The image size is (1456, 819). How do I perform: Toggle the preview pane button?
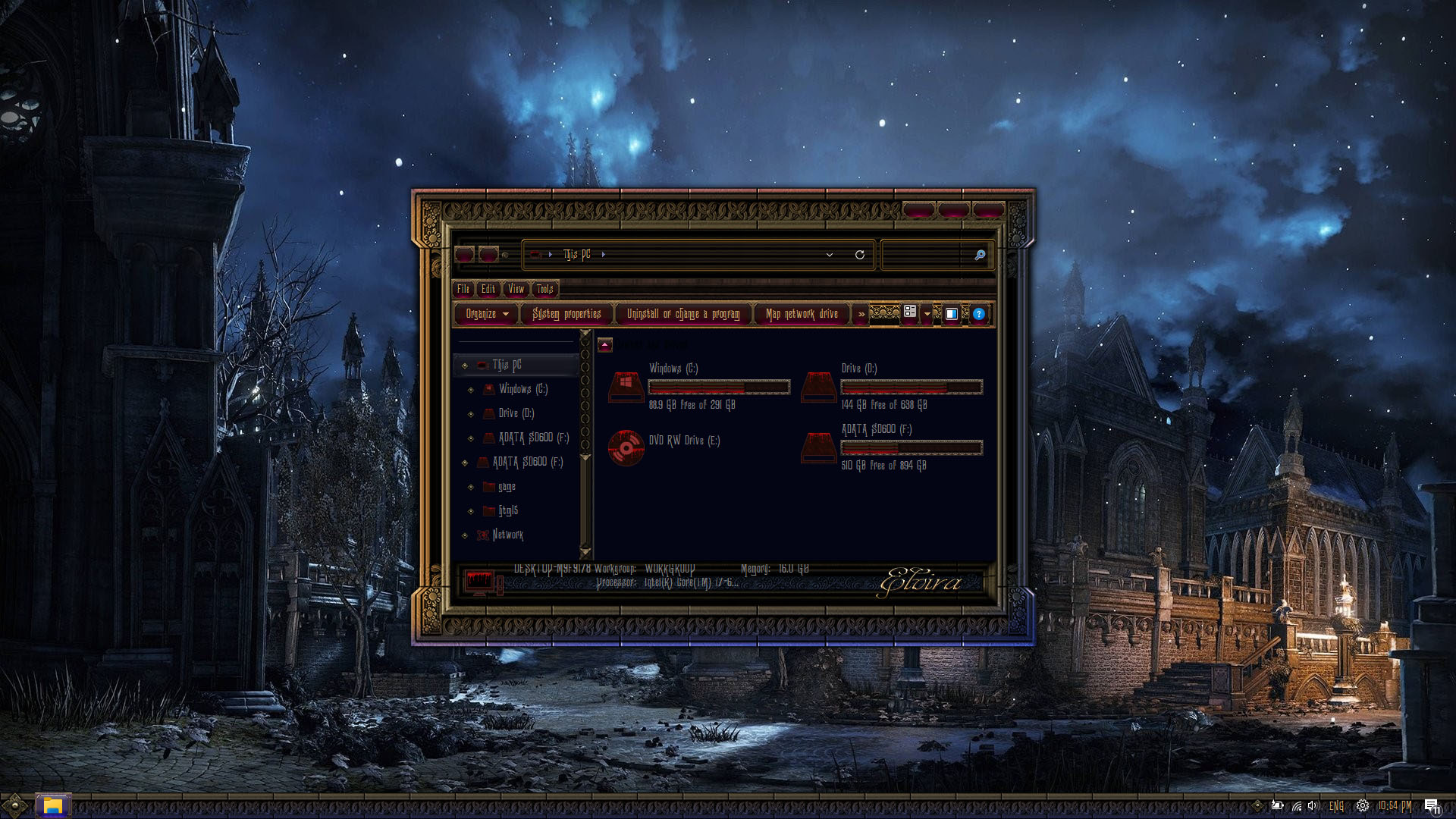point(951,314)
